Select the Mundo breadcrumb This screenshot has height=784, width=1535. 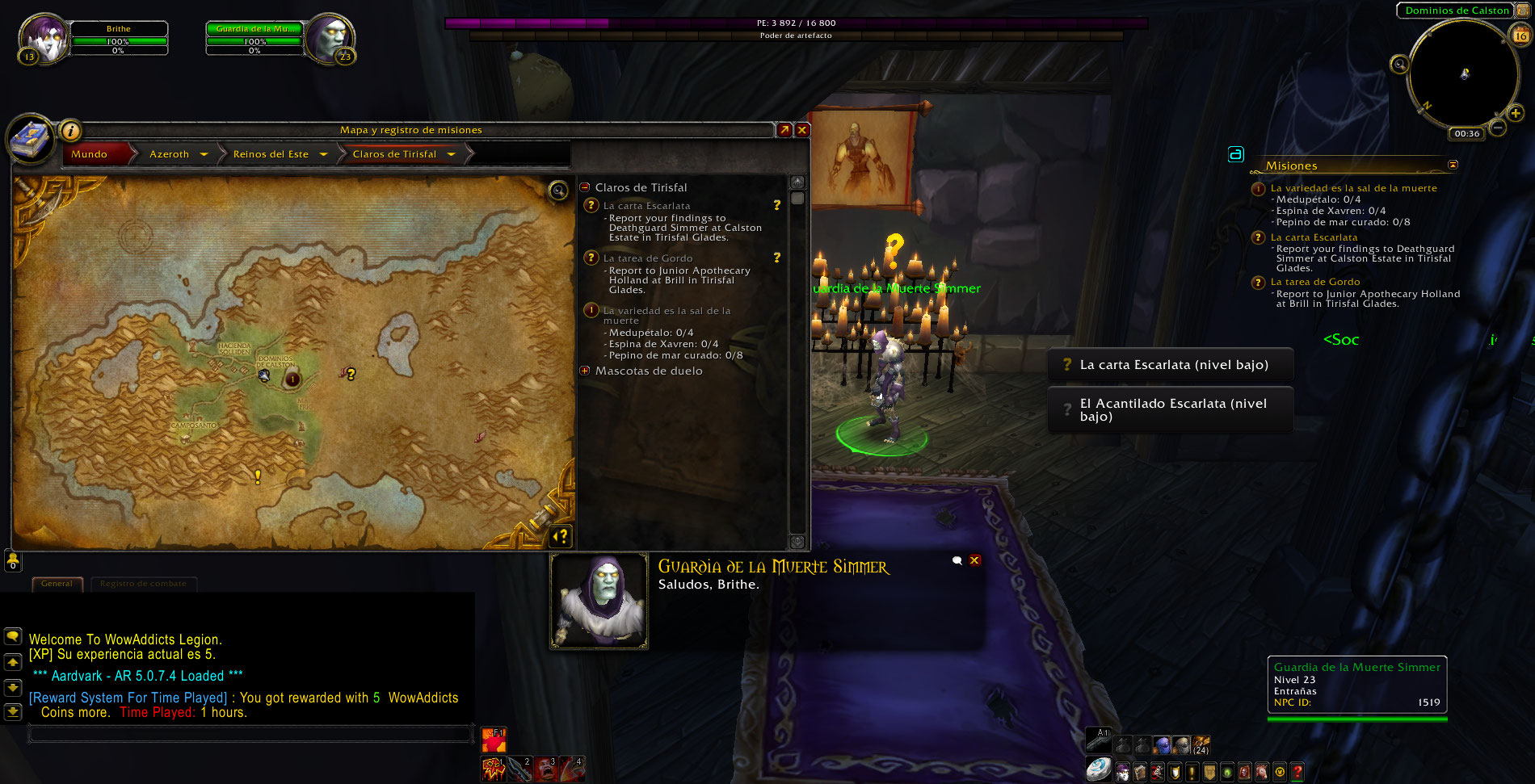coord(90,154)
